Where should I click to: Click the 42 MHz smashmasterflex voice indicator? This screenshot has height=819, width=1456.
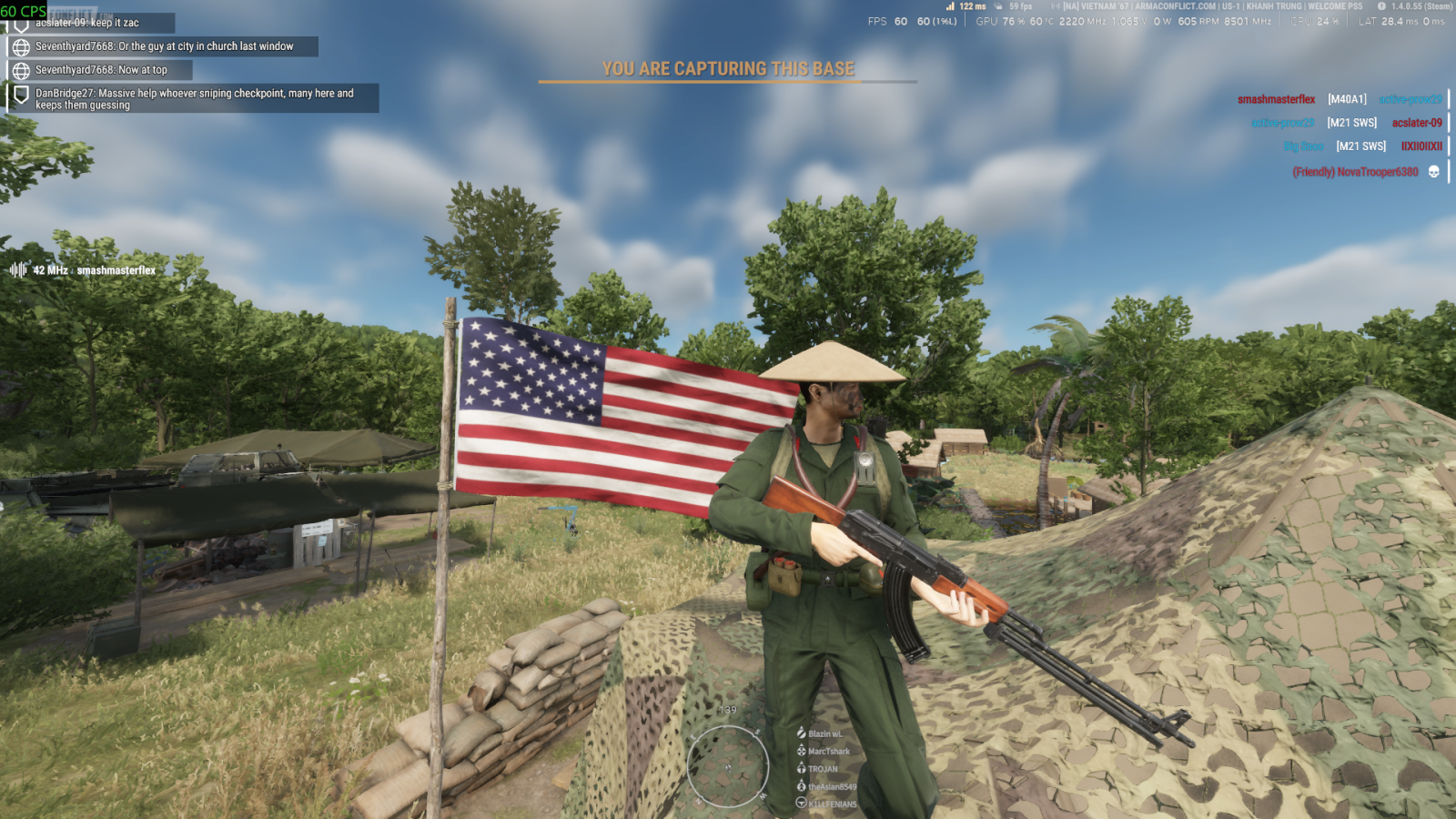click(x=84, y=270)
